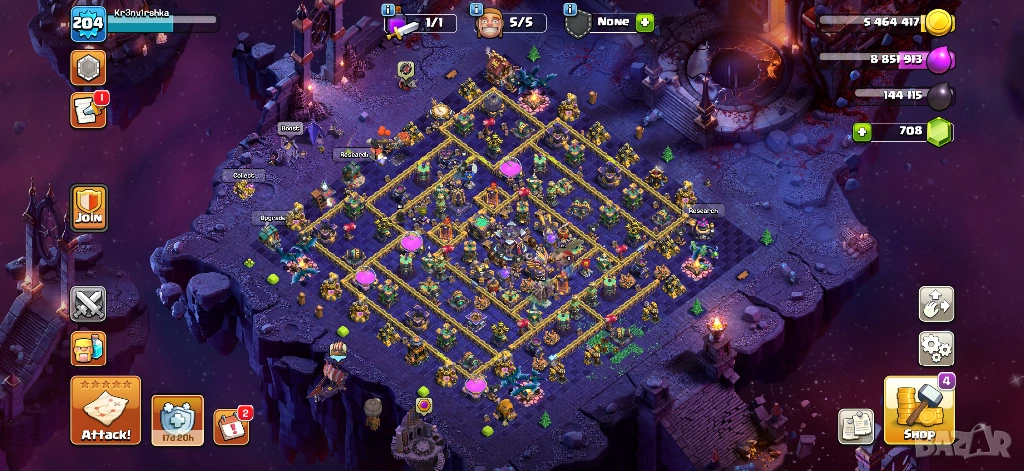Click the Join clan shield button
Viewport: 1024px width, 471px height.
[89, 208]
